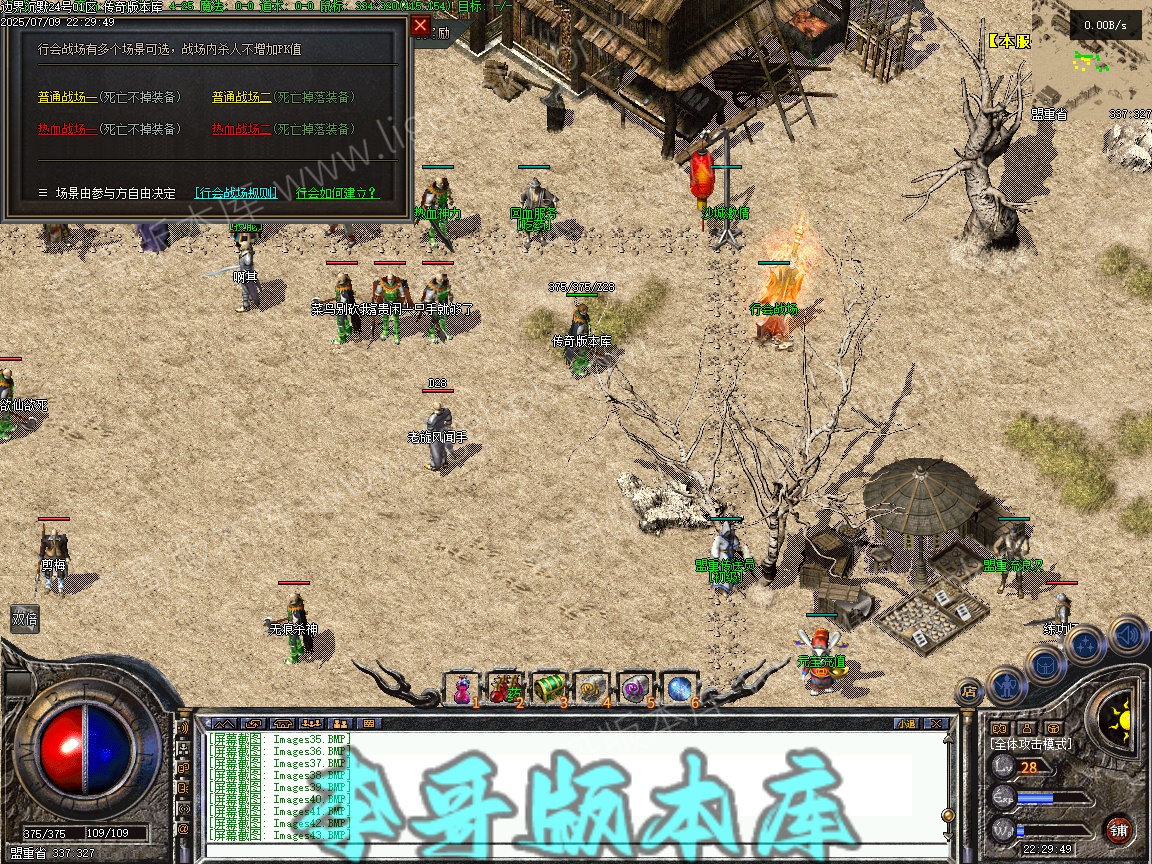Close the guild battlefield dialog
Image resolution: width=1152 pixels, height=864 pixels.
pyautogui.click(x=420, y=25)
